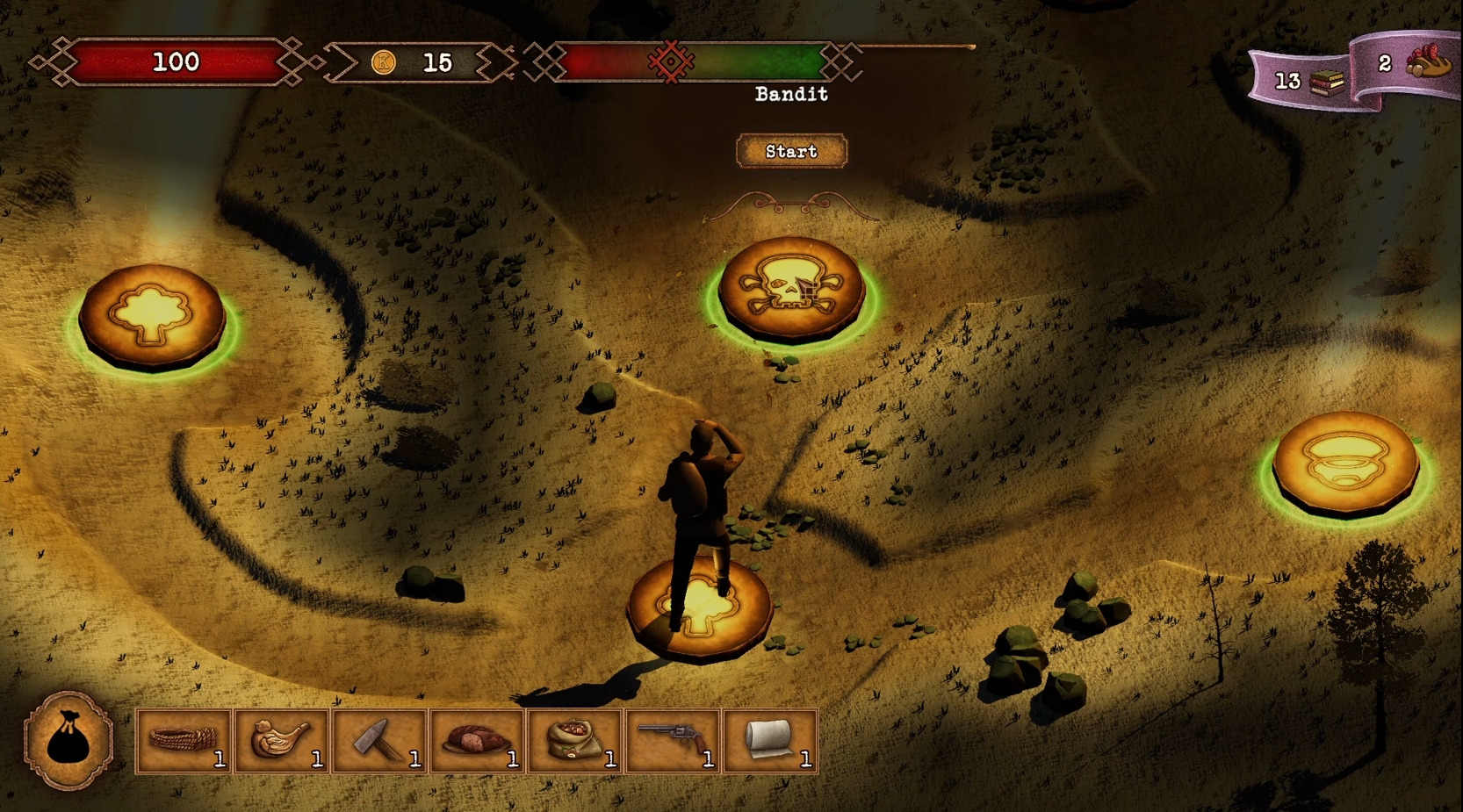Equip the revolver from the hotbar
The width and height of the screenshot is (1463, 812).
click(674, 742)
